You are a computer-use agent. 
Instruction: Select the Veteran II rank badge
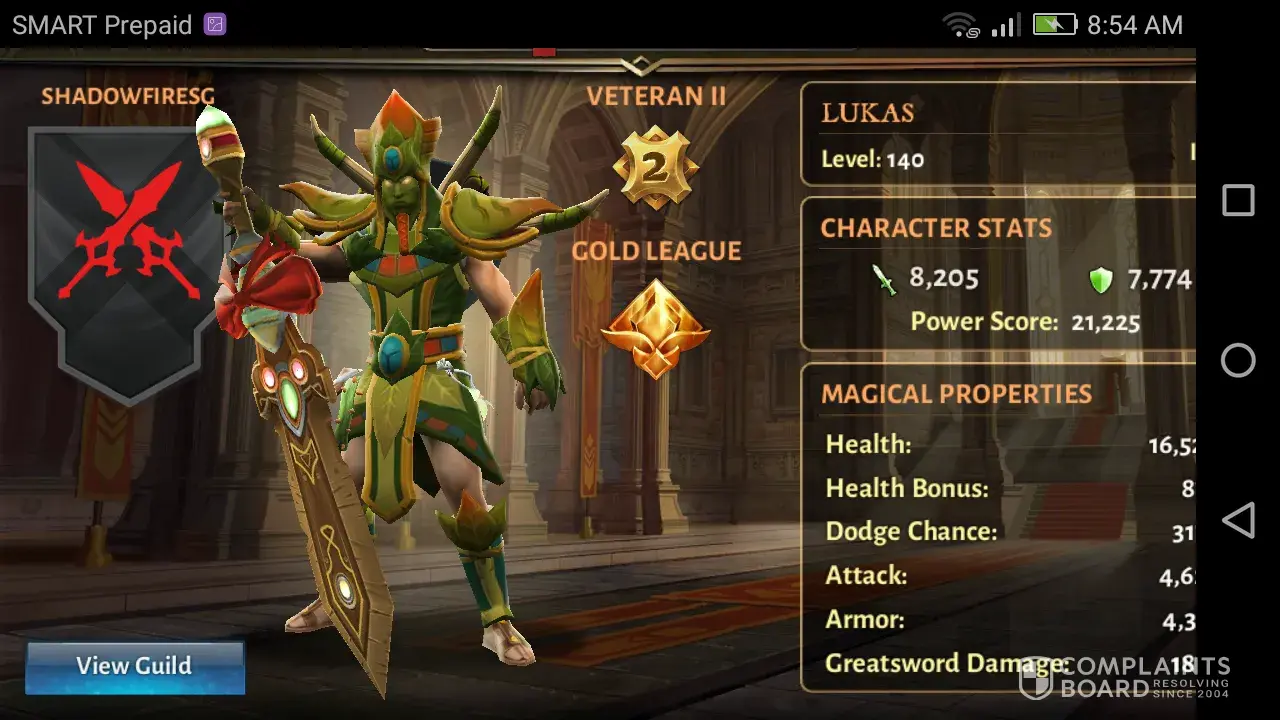tap(655, 167)
